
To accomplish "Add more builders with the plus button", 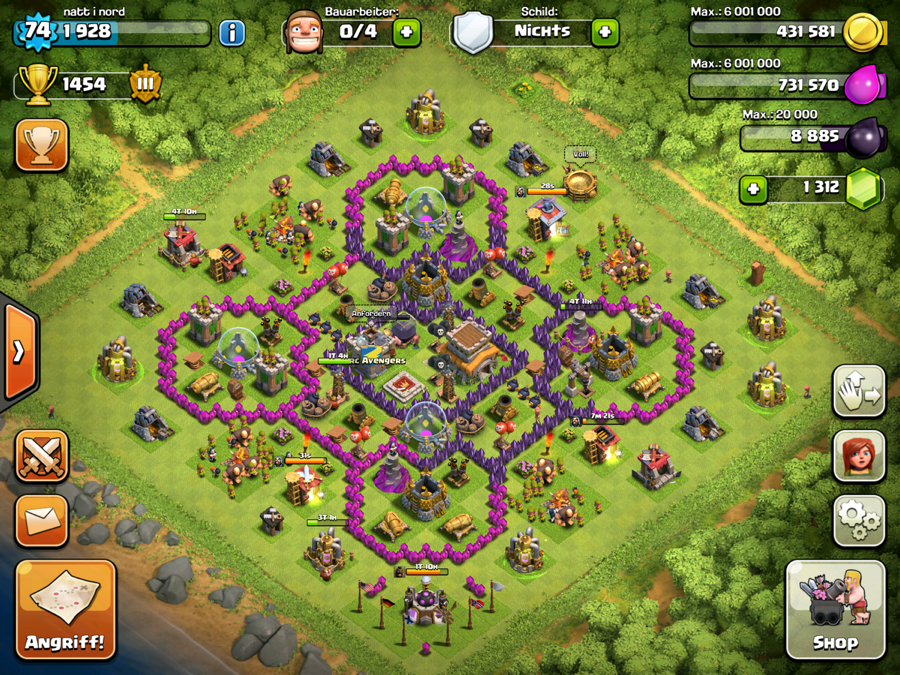I will (x=406, y=32).
